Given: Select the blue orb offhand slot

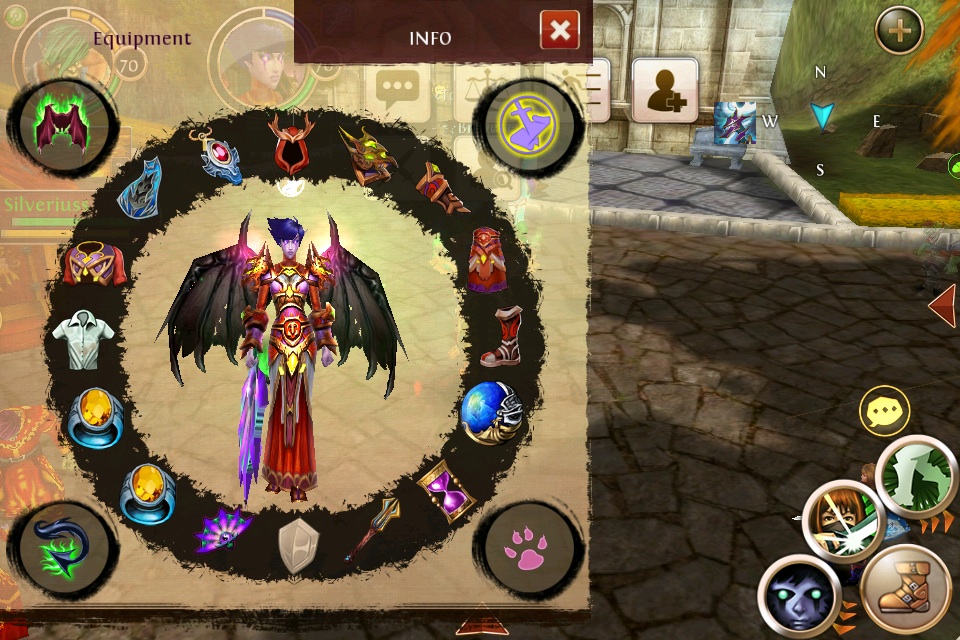Looking at the screenshot, I should click(491, 412).
